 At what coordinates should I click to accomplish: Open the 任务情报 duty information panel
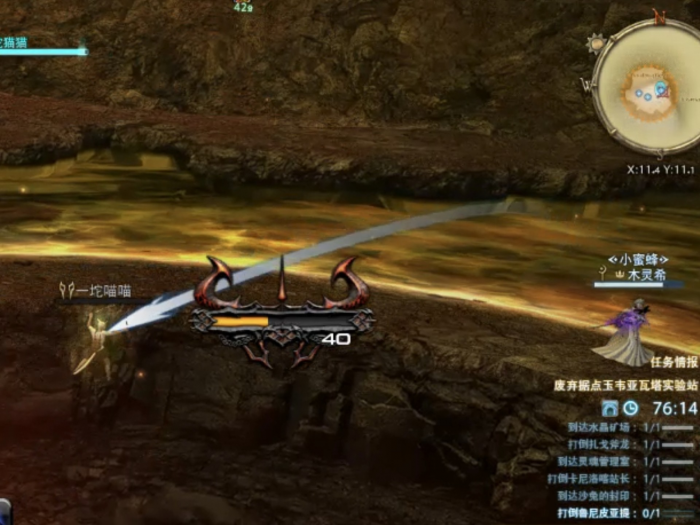coord(673,362)
